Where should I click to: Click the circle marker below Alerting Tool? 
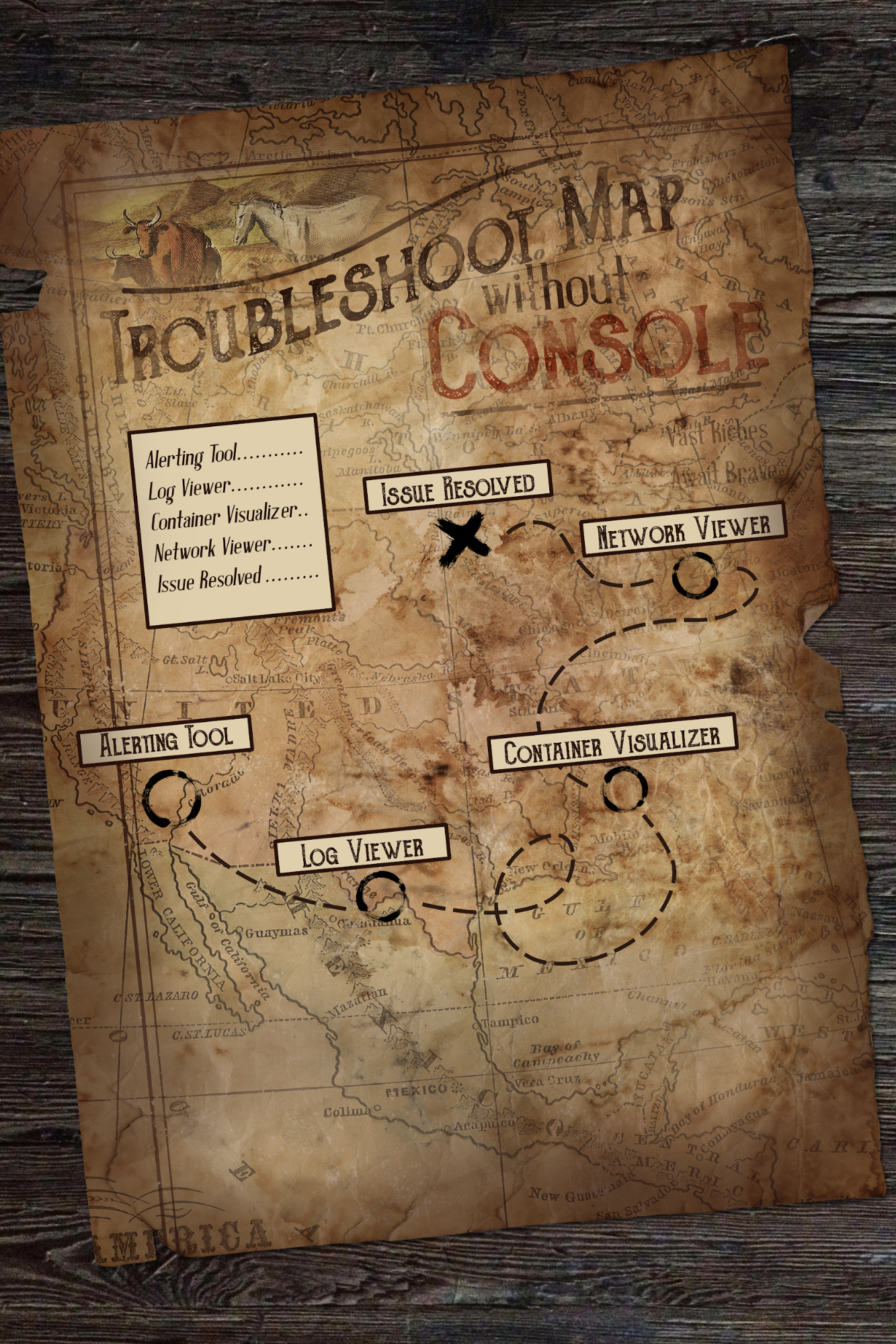click(171, 798)
